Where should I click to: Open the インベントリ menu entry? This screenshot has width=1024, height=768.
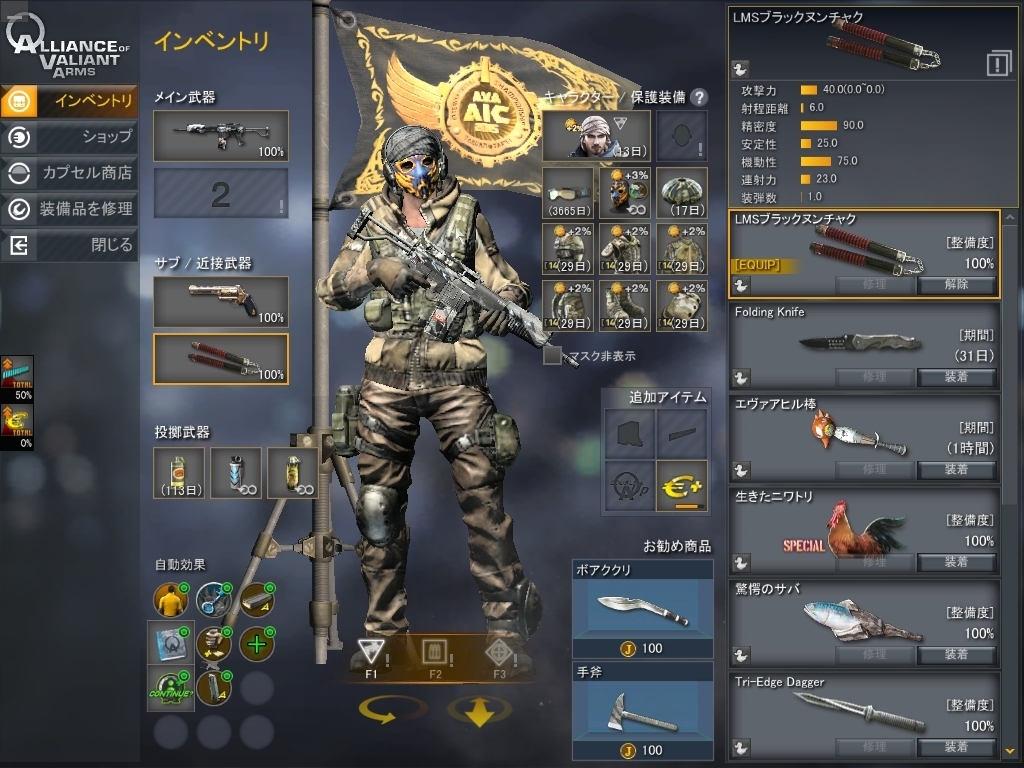70,100
